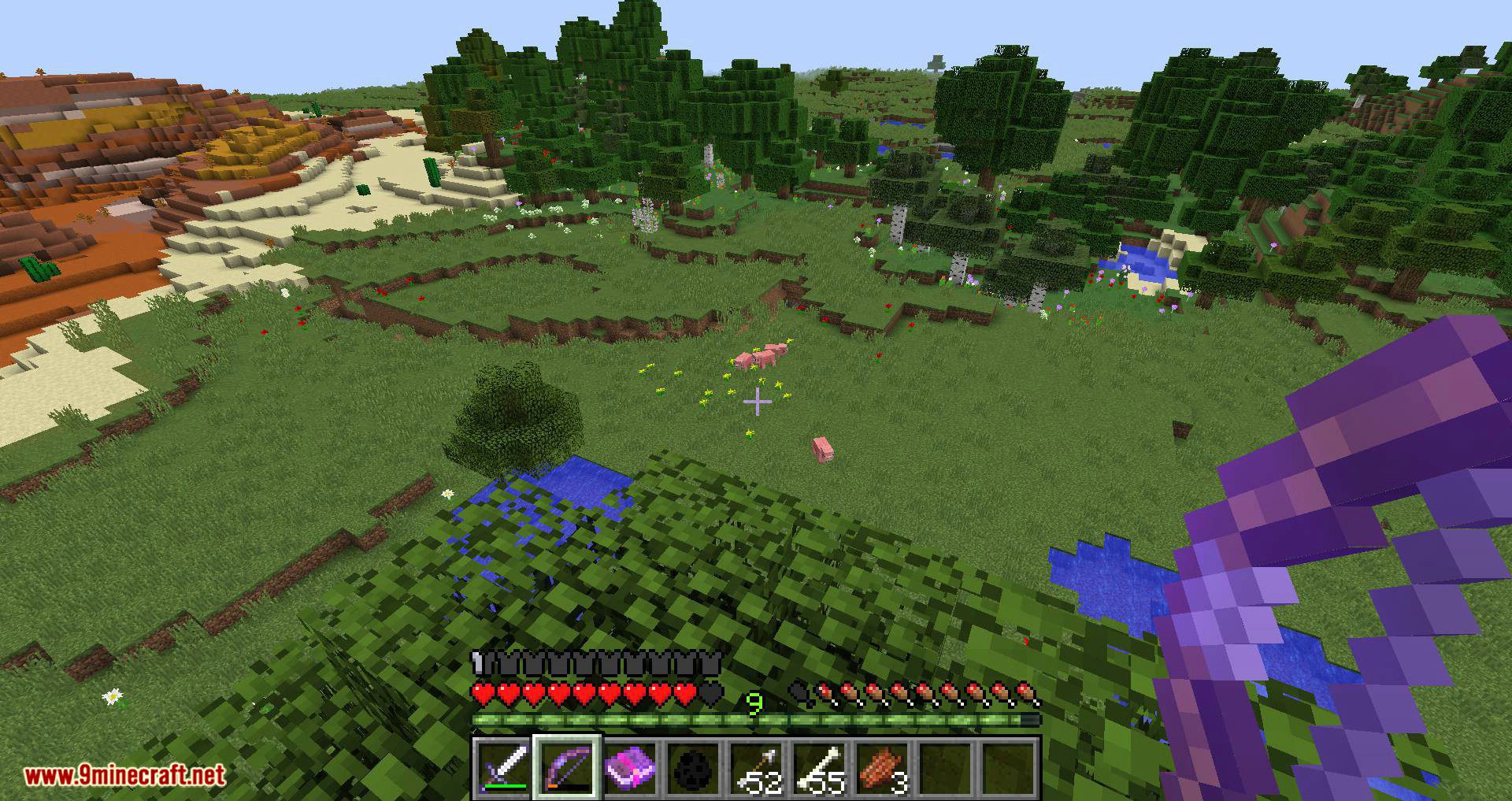The height and width of the screenshot is (801, 1512).
Task: Pick the black spawn egg slot
Action: pyautogui.click(x=693, y=767)
